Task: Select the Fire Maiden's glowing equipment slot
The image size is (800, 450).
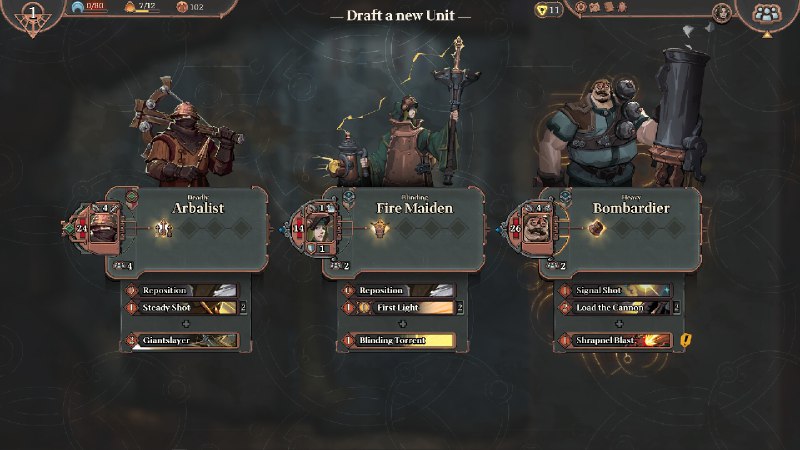Action: [380, 229]
